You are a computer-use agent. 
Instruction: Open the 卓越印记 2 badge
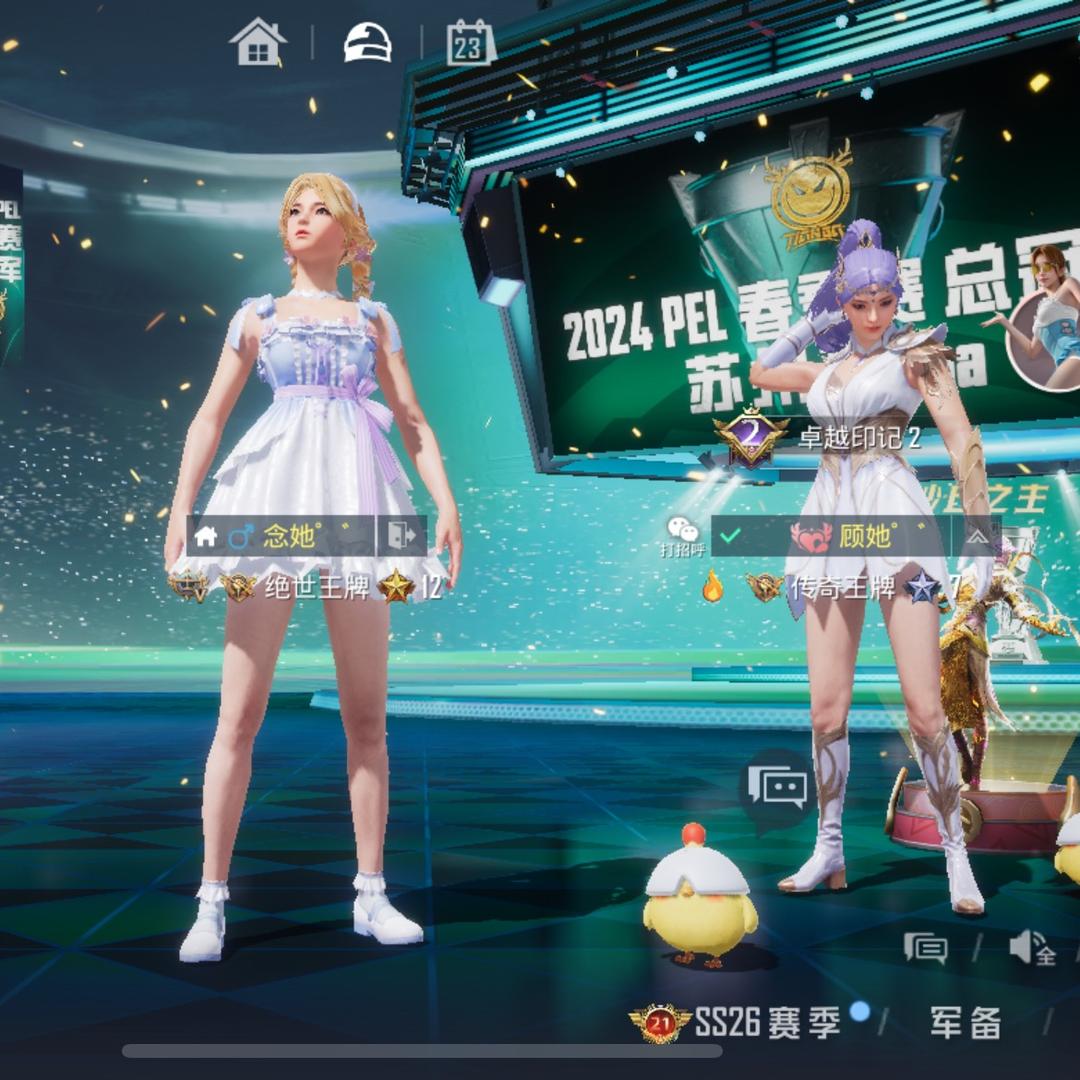820,435
